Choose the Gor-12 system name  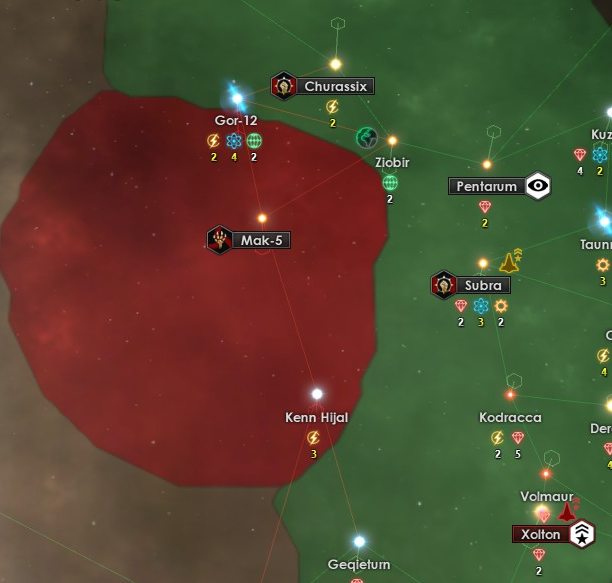pyautogui.click(x=237, y=121)
